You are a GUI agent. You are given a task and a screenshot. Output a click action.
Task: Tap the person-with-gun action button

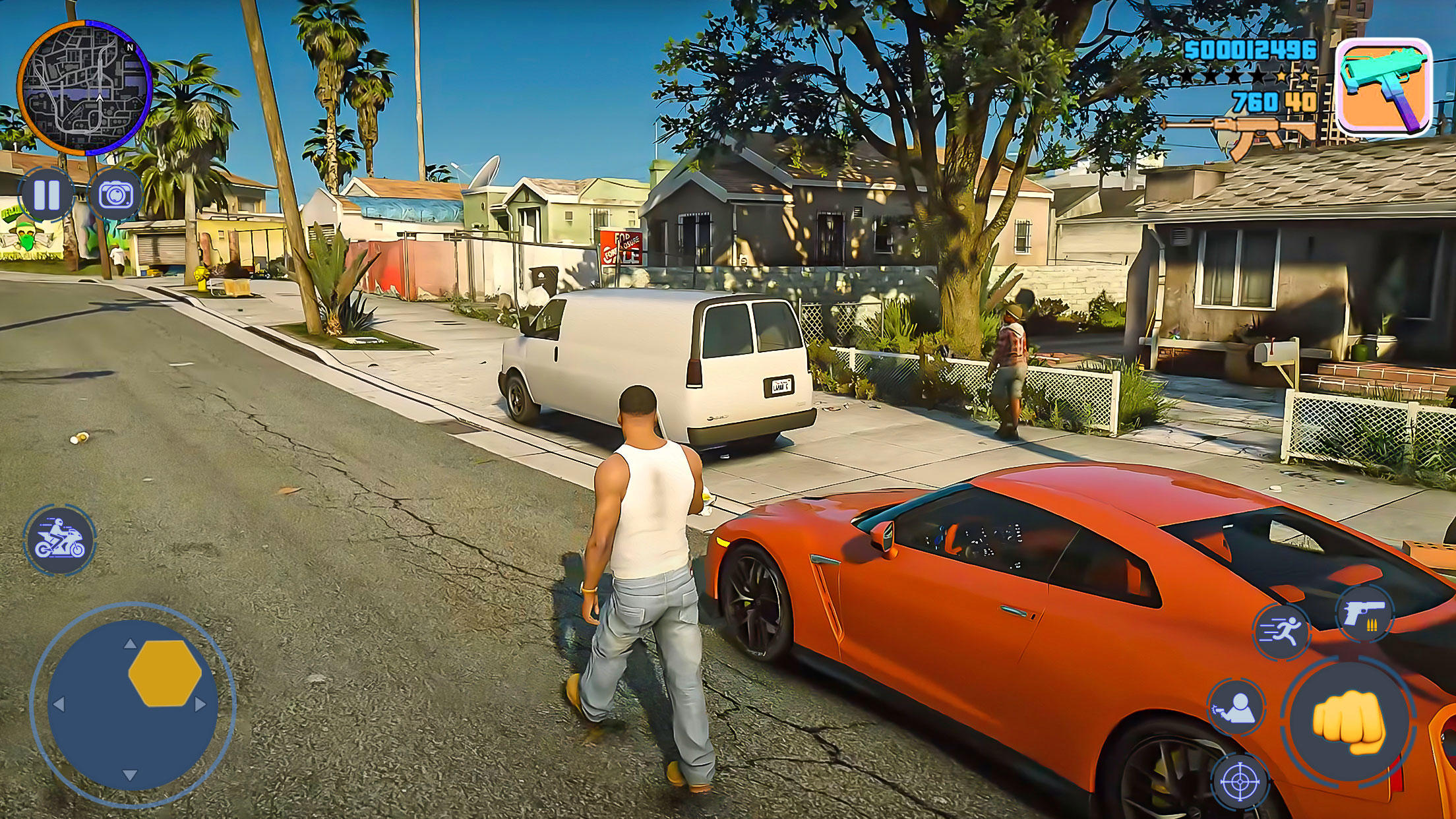(1236, 707)
